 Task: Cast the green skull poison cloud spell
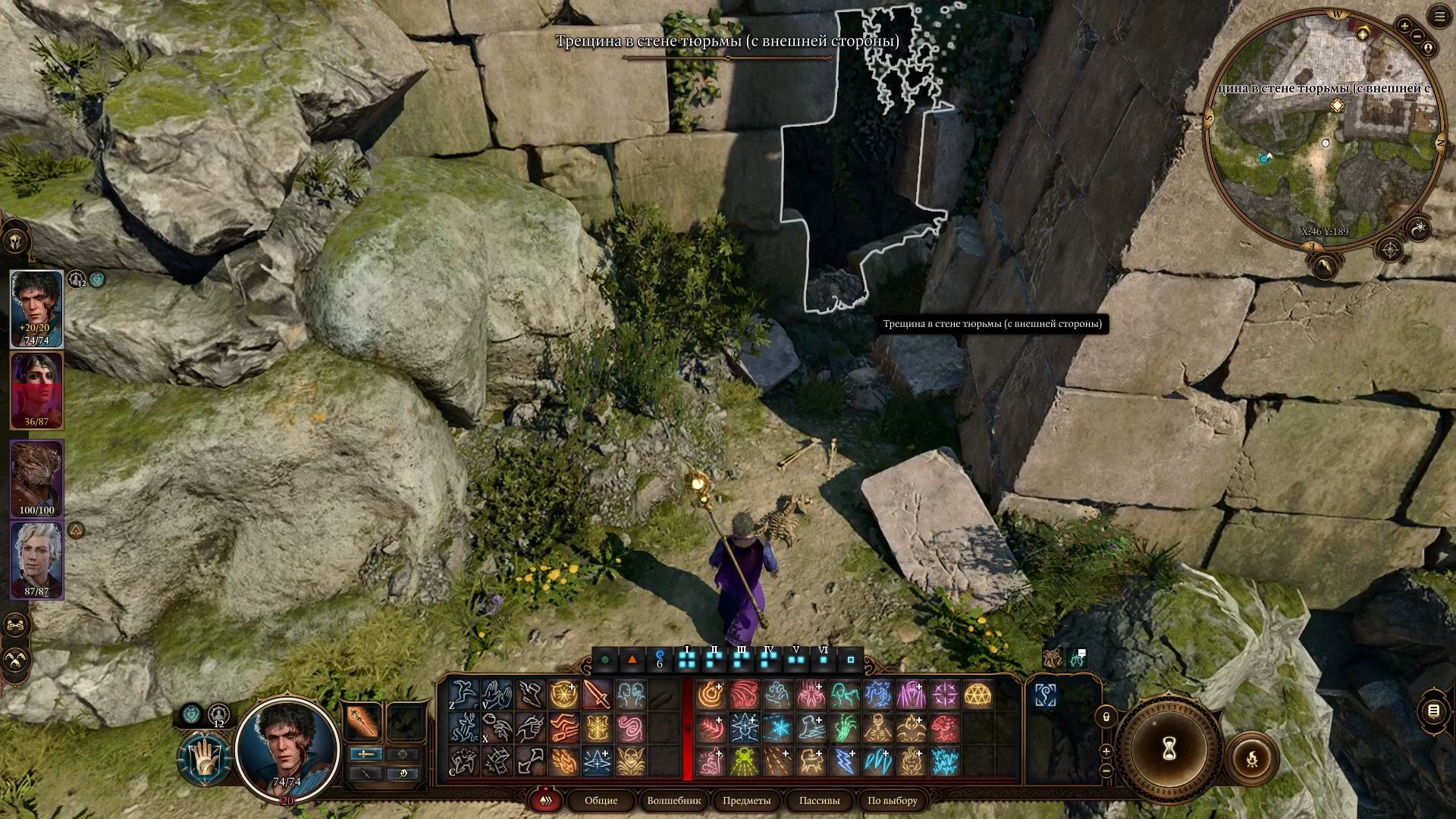point(745,761)
